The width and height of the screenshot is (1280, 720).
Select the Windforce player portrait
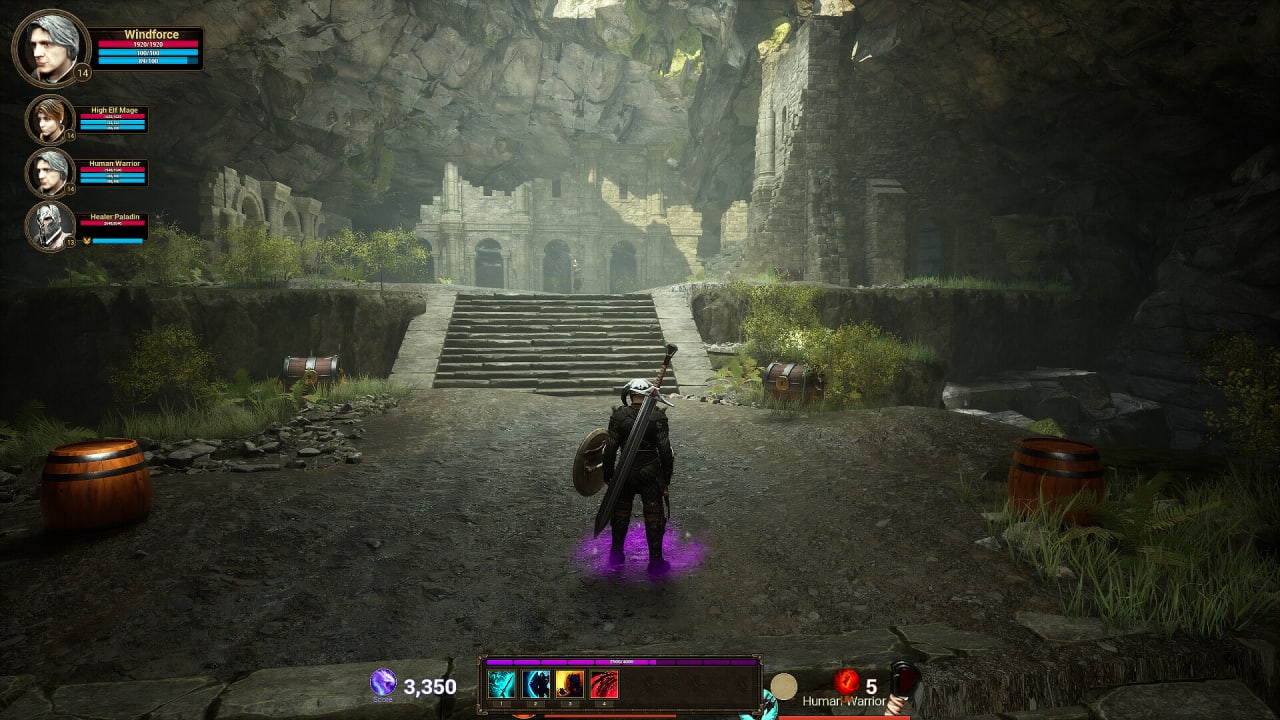tap(51, 48)
